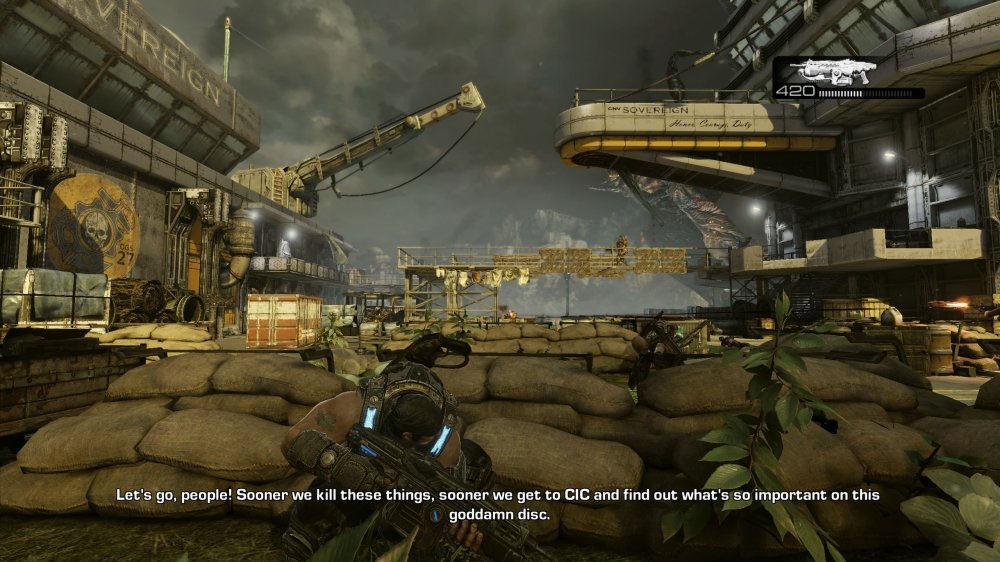The height and width of the screenshot is (562, 1000).
Task: Select the Lancer rifle weapon icon
Action: click(x=832, y=71)
